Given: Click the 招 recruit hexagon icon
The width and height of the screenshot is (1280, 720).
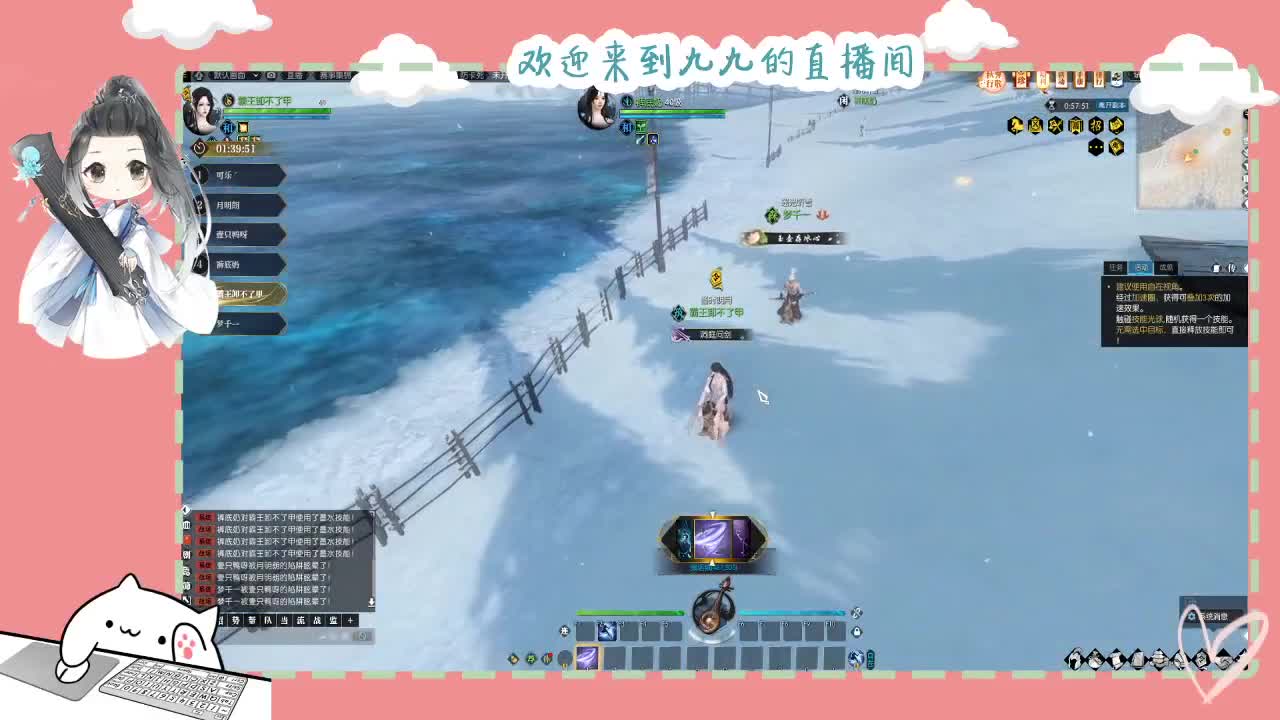Looking at the screenshot, I should click(1095, 124).
